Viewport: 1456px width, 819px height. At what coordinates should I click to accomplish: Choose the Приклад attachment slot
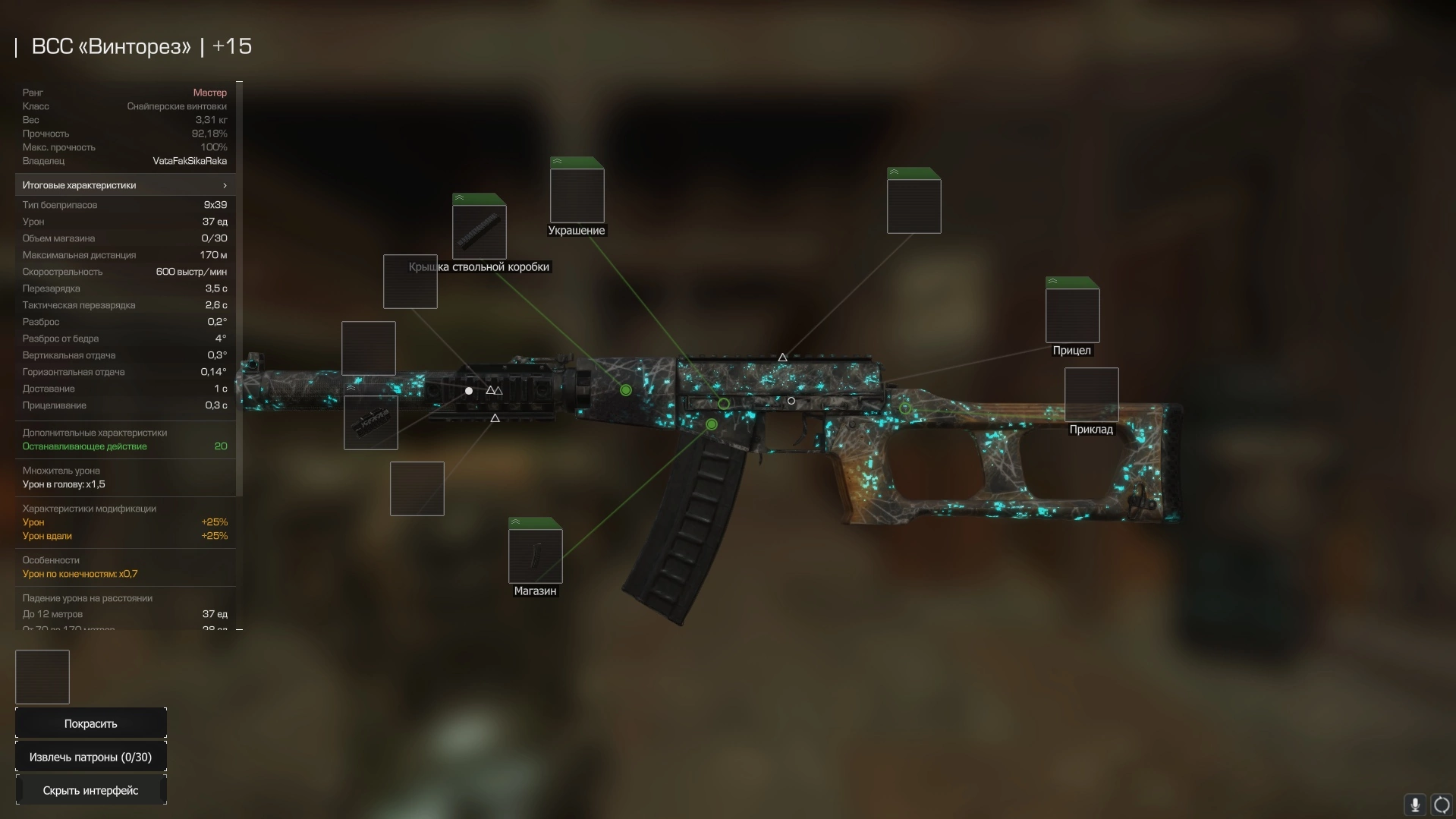point(1091,395)
